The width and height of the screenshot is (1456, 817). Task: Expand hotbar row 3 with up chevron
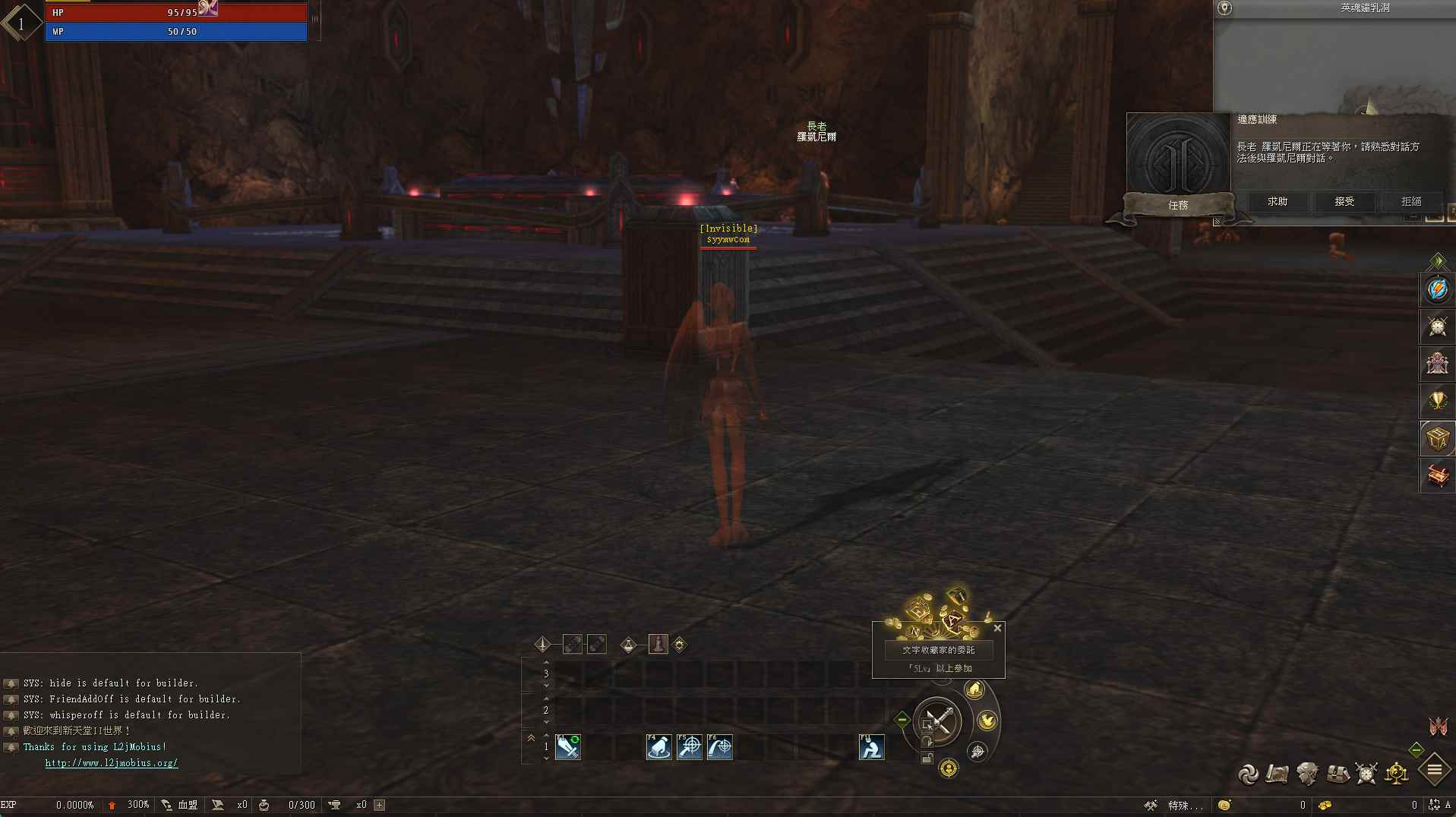click(x=546, y=662)
